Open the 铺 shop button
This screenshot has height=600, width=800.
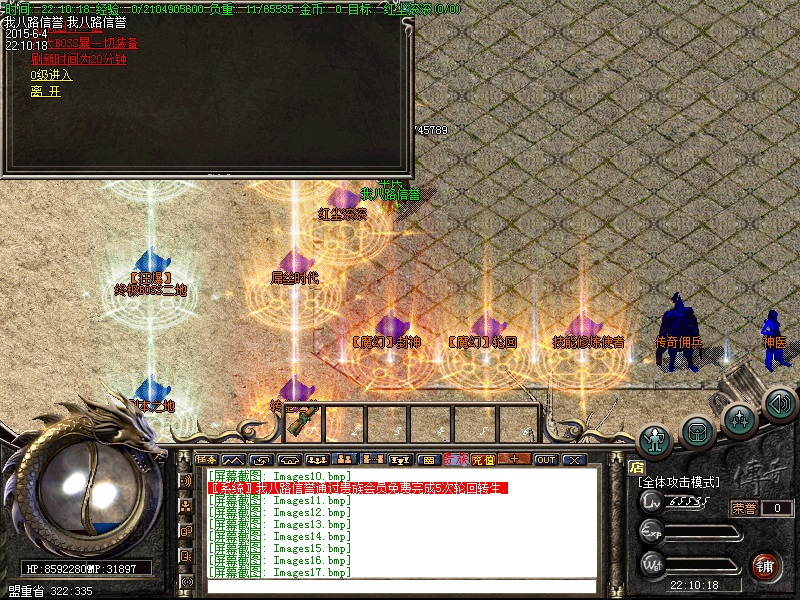pyautogui.click(x=767, y=566)
